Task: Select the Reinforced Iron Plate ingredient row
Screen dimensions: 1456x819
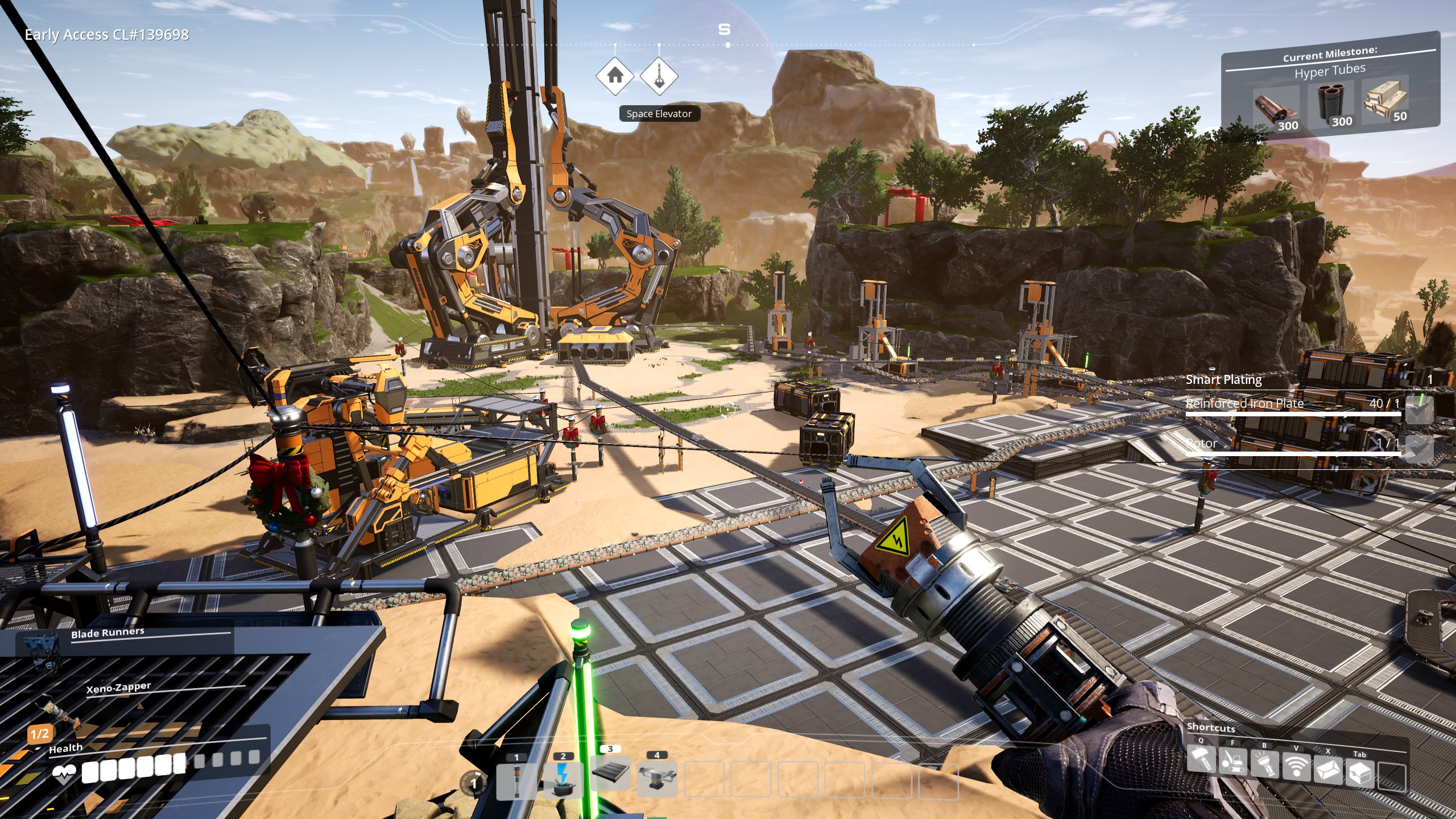Action: pos(1291,404)
